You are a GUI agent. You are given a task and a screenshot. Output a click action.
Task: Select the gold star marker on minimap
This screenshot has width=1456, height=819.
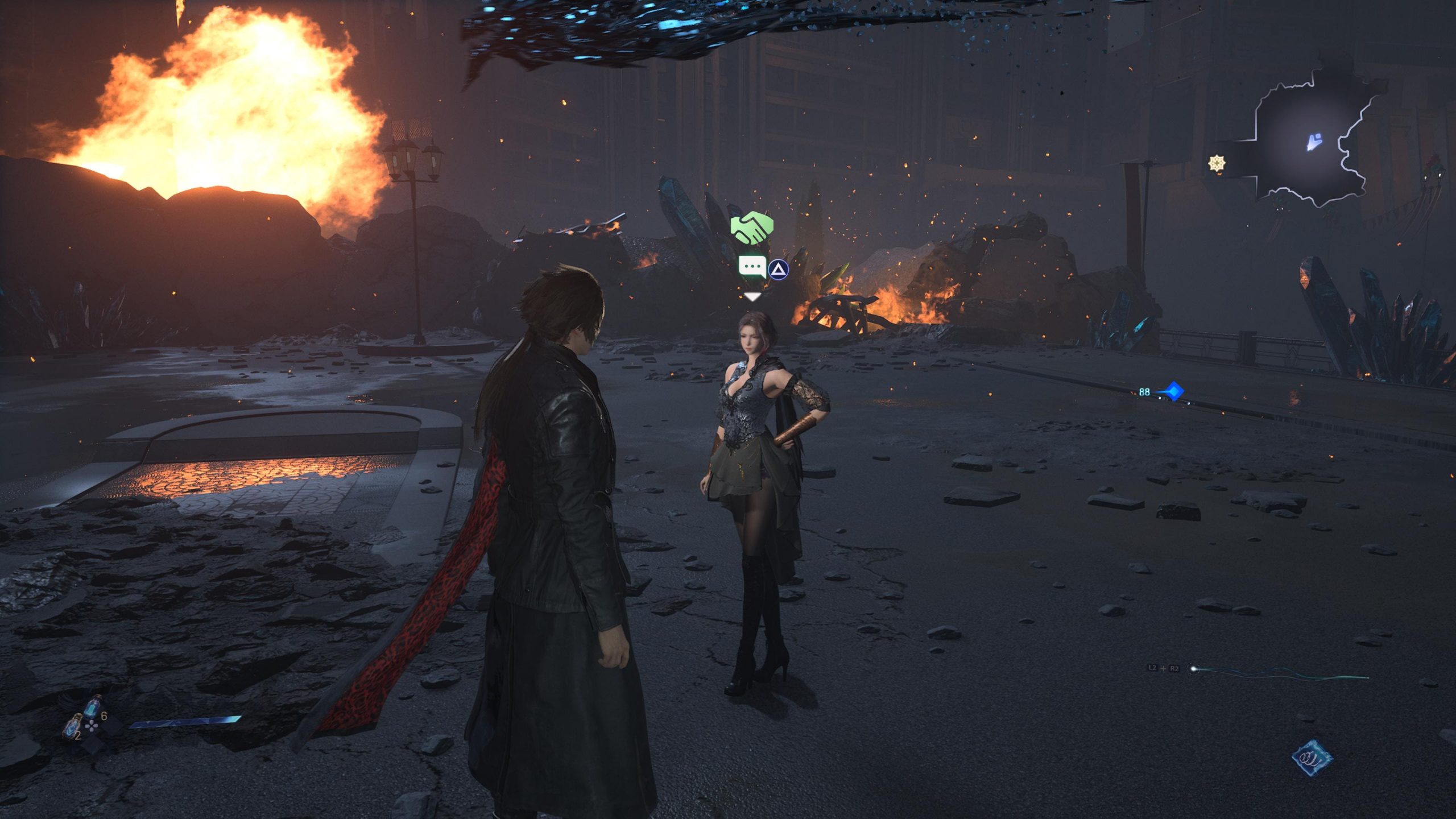1217,164
